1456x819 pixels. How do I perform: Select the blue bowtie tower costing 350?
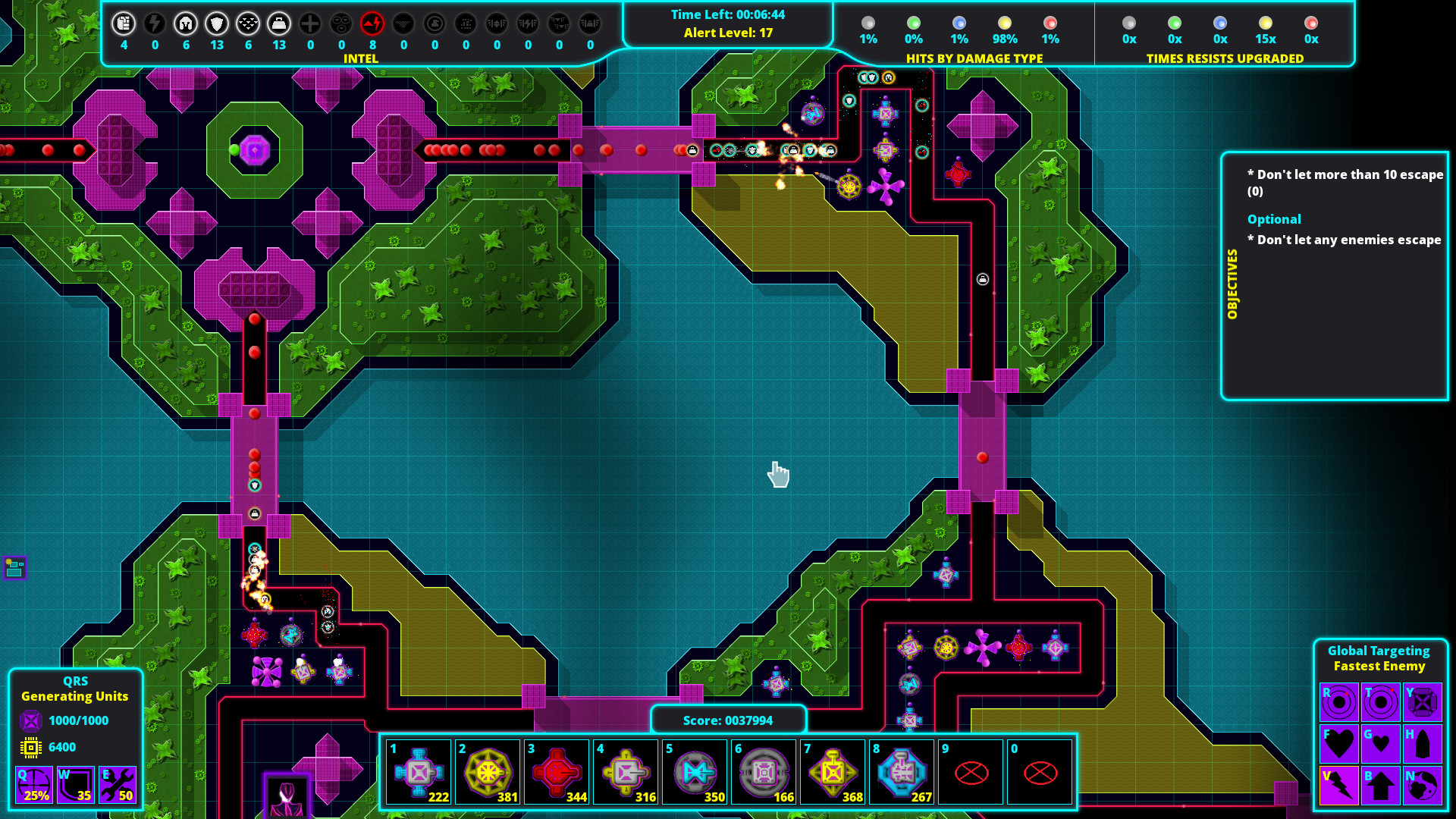pos(695,772)
